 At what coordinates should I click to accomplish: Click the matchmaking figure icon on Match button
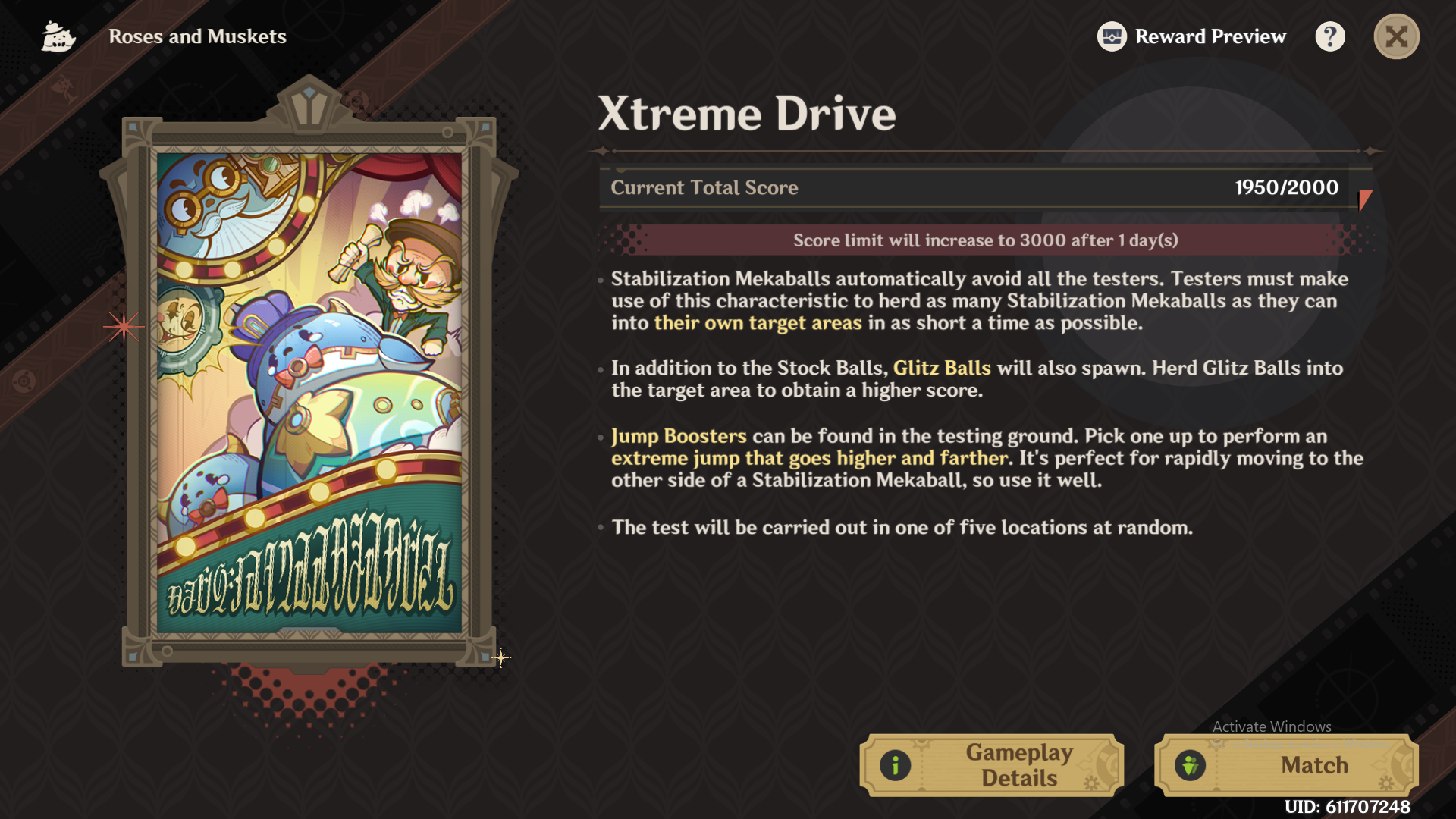(x=1191, y=765)
